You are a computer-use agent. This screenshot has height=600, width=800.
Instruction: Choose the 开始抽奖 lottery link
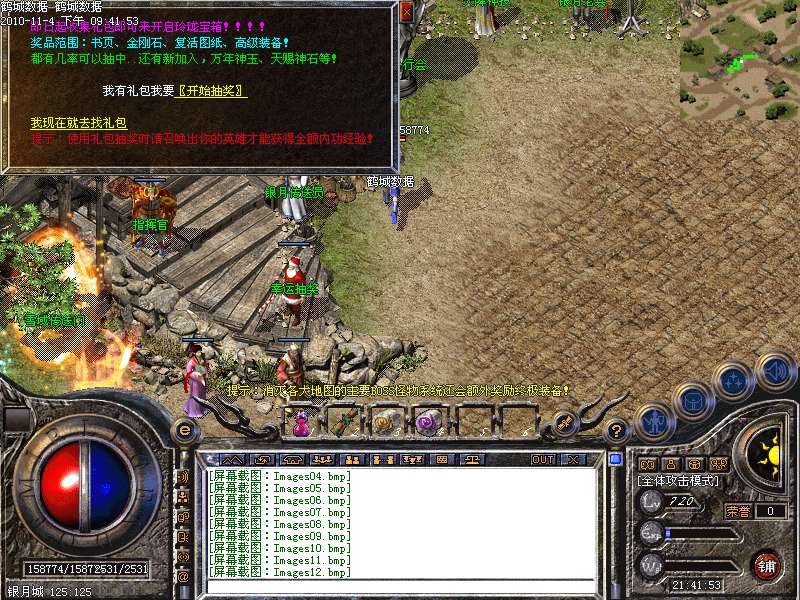click(212, 91)
